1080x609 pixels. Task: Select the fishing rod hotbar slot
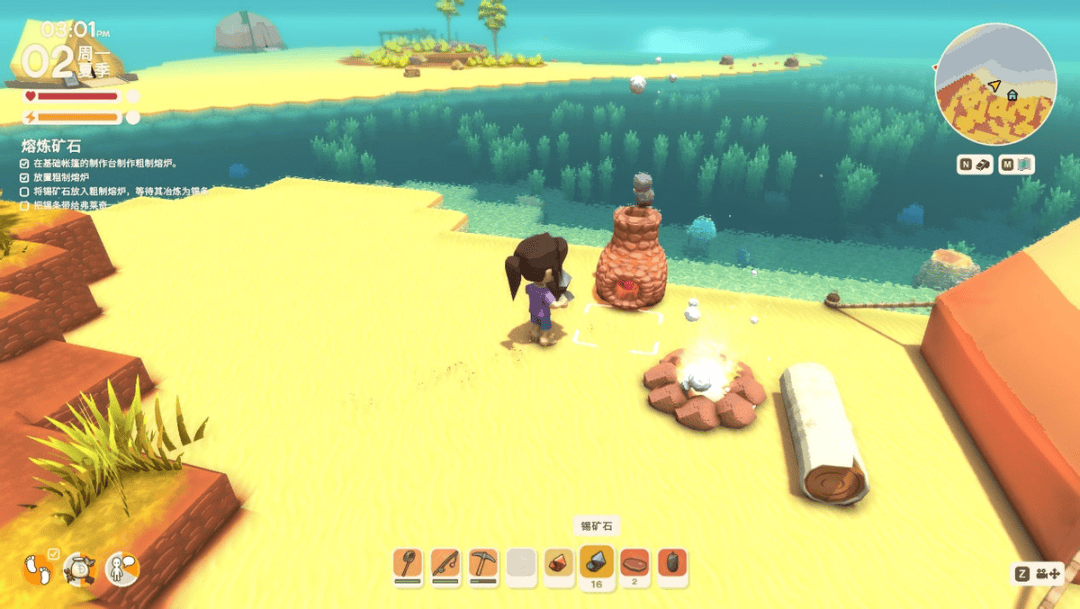[x=446, y=563]
